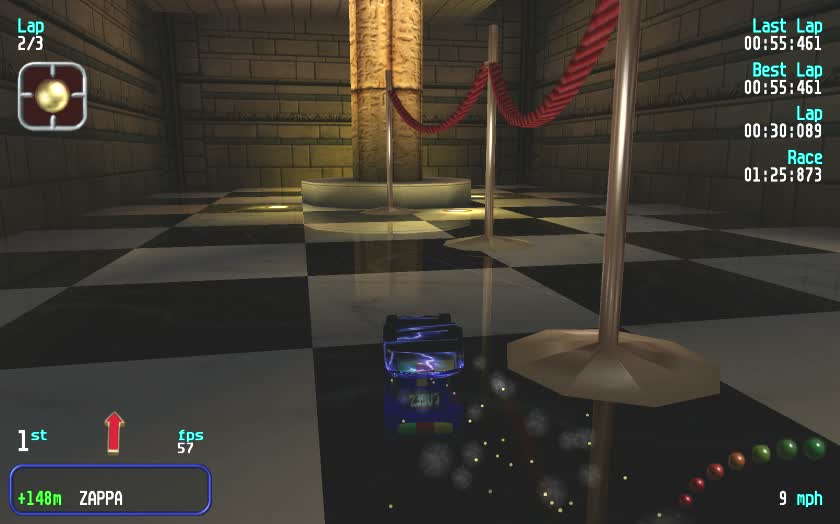Select the golden ball pickup icon

click(x=52, y=96)
